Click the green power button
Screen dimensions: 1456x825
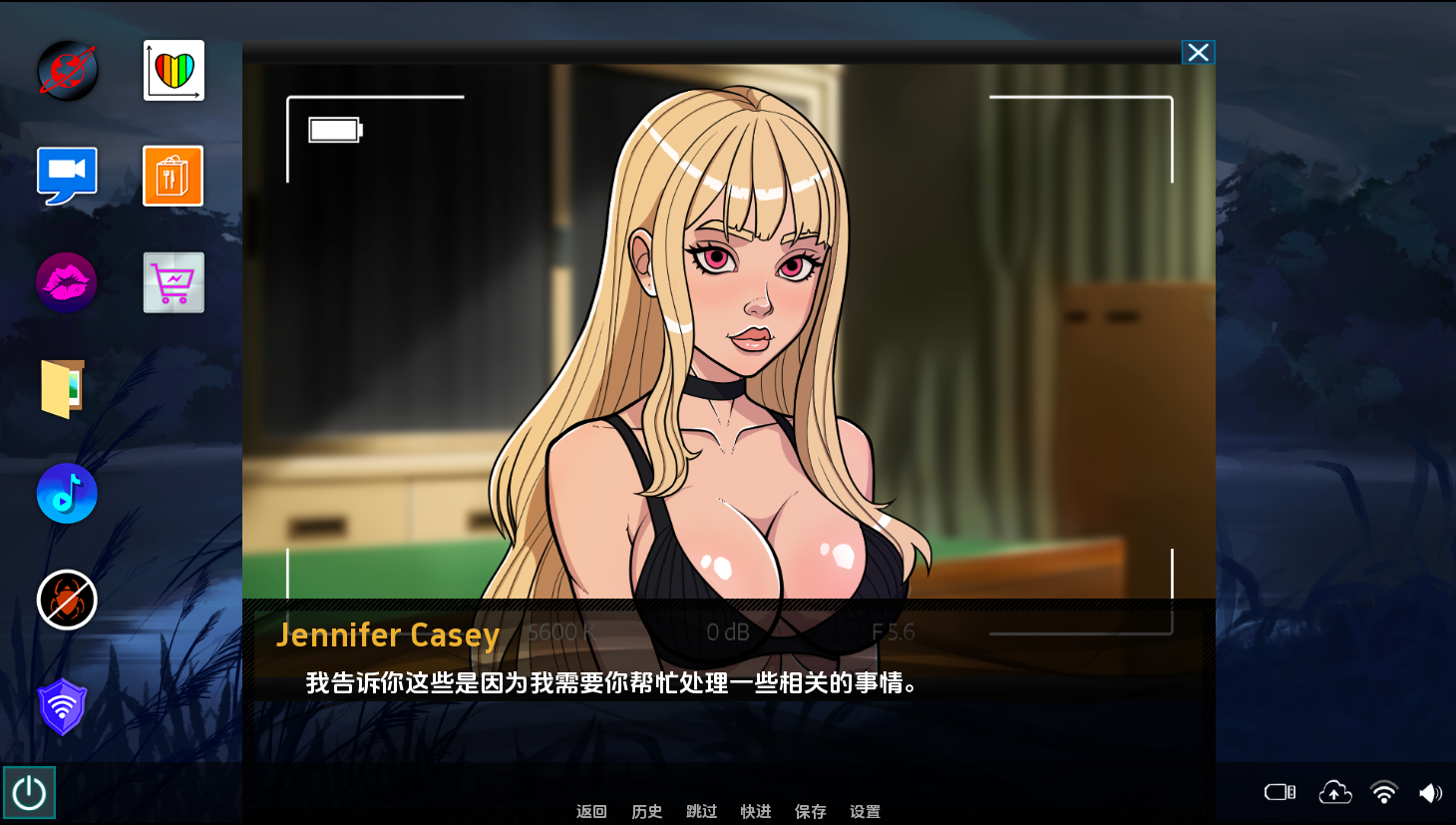coord(29,793)
